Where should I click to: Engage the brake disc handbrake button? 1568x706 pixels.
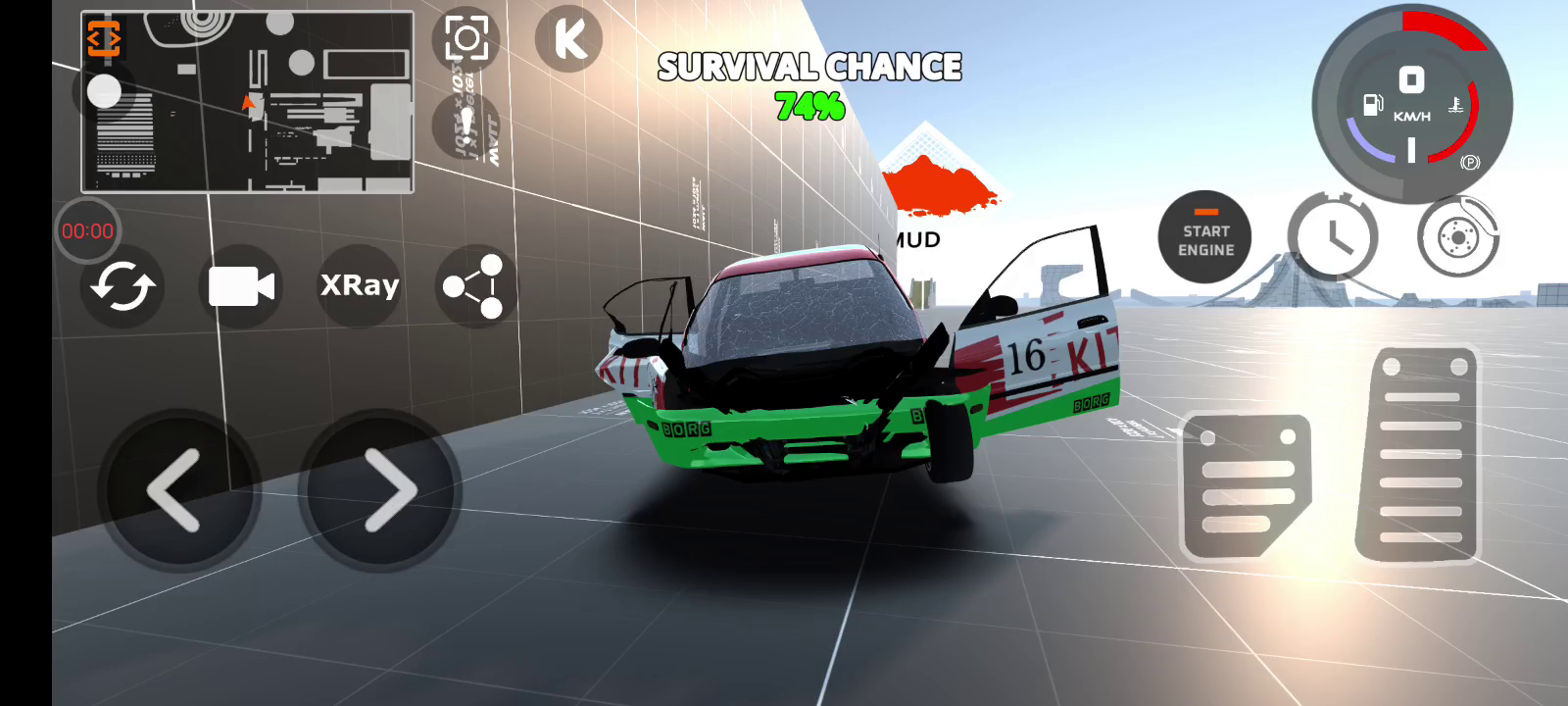[1458, 237]
